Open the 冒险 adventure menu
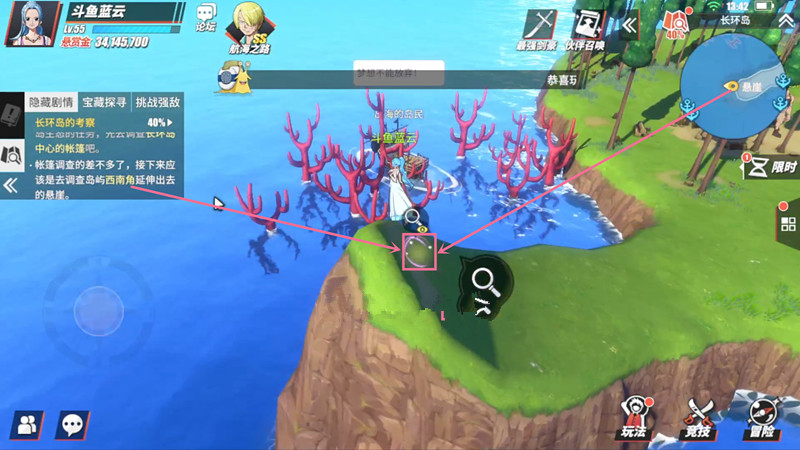Image resolution: width=800 pixels, height=450 pixels. point(762,417)
